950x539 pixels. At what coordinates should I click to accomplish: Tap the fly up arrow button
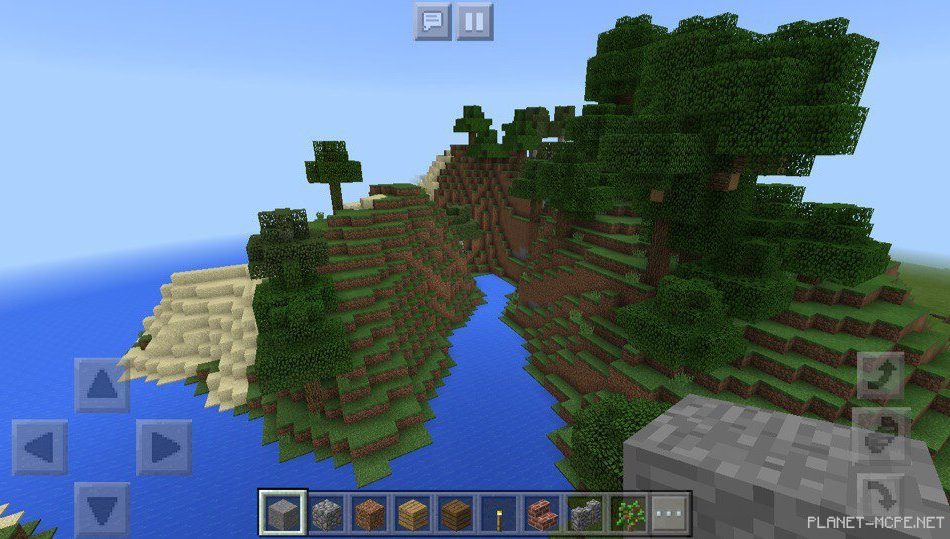pos(881,377)
